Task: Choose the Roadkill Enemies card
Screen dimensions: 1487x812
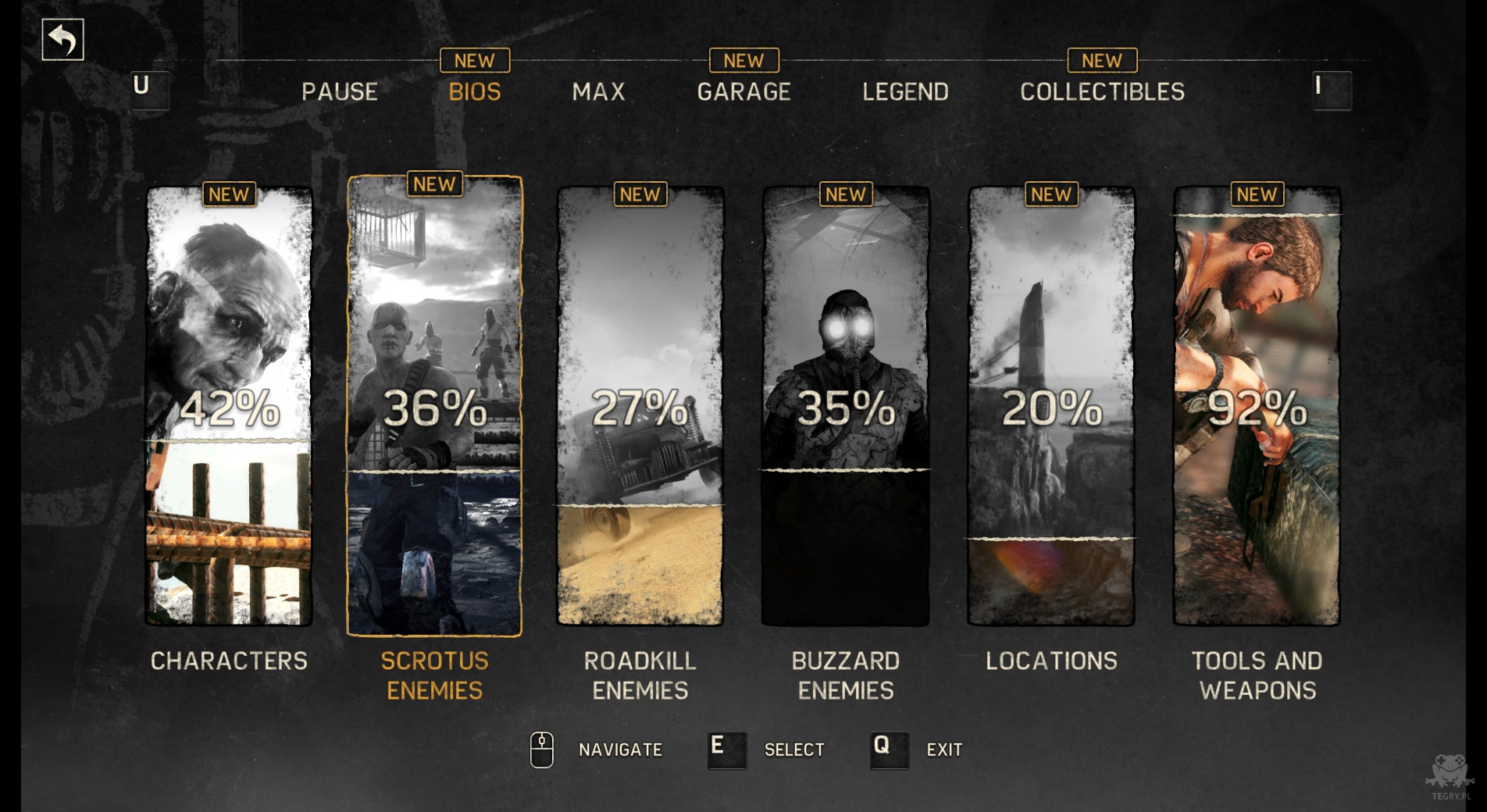Action: pyautogui.click(x=640, y=406)
